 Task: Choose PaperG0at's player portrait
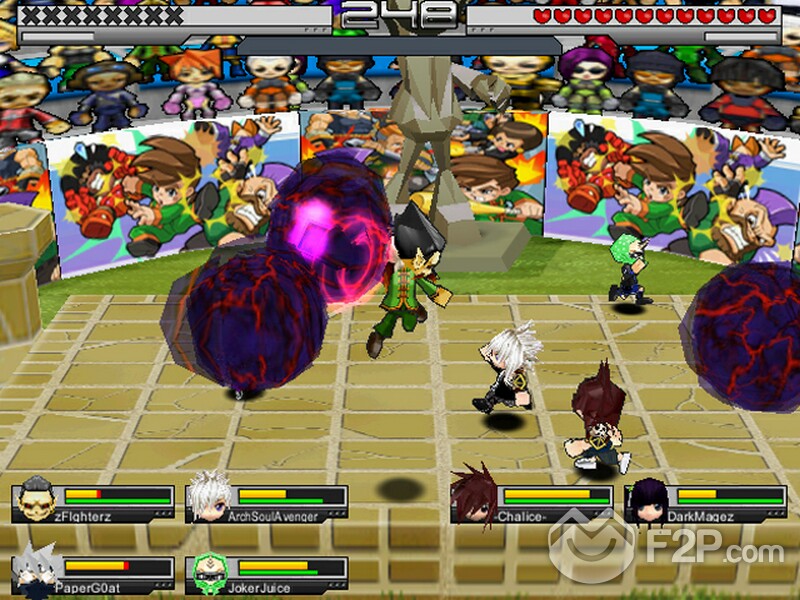click(x=36, y=571)
